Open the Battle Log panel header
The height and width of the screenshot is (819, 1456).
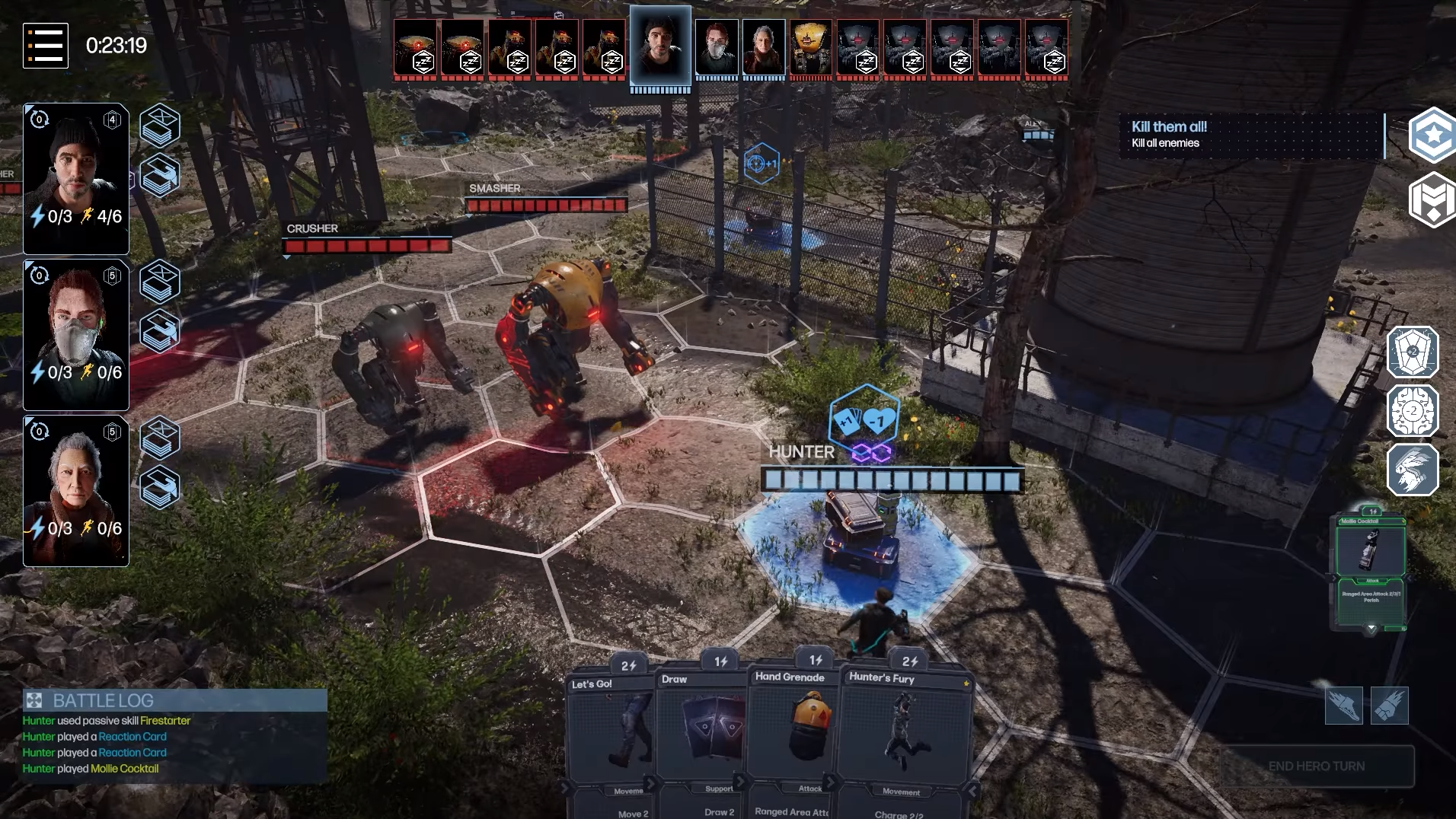pyautogui.click(x=175, y=700)
